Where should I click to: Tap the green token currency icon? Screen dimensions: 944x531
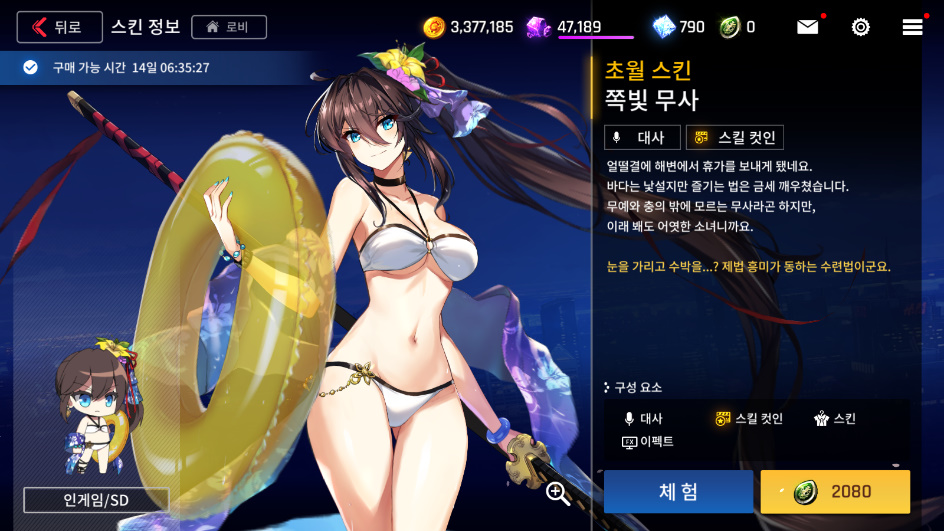tap(730, 27)
